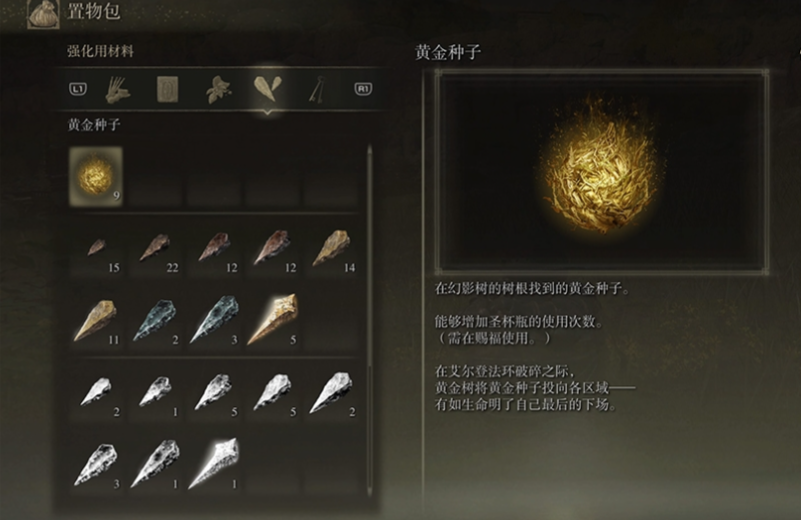Select the golden stone stack of 11

click(97, 320)
